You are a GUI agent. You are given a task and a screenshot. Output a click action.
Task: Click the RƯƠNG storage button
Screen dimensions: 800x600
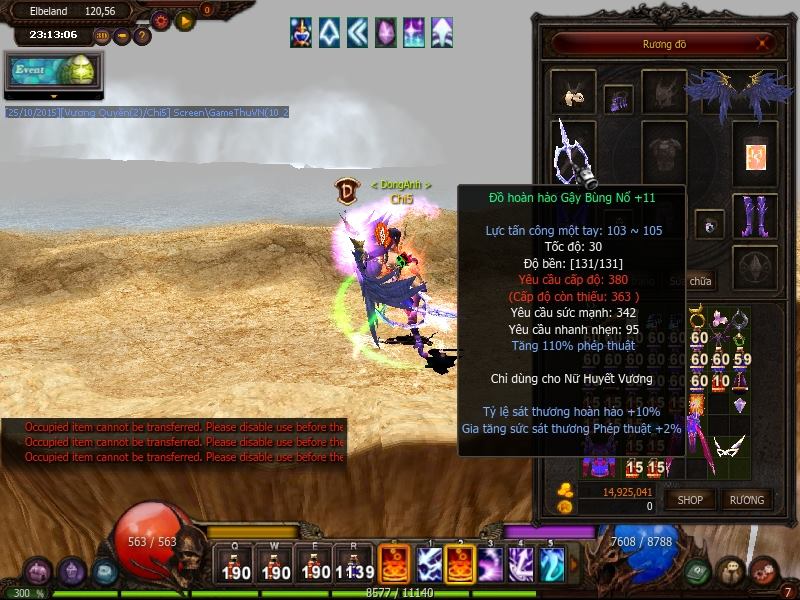746,499
